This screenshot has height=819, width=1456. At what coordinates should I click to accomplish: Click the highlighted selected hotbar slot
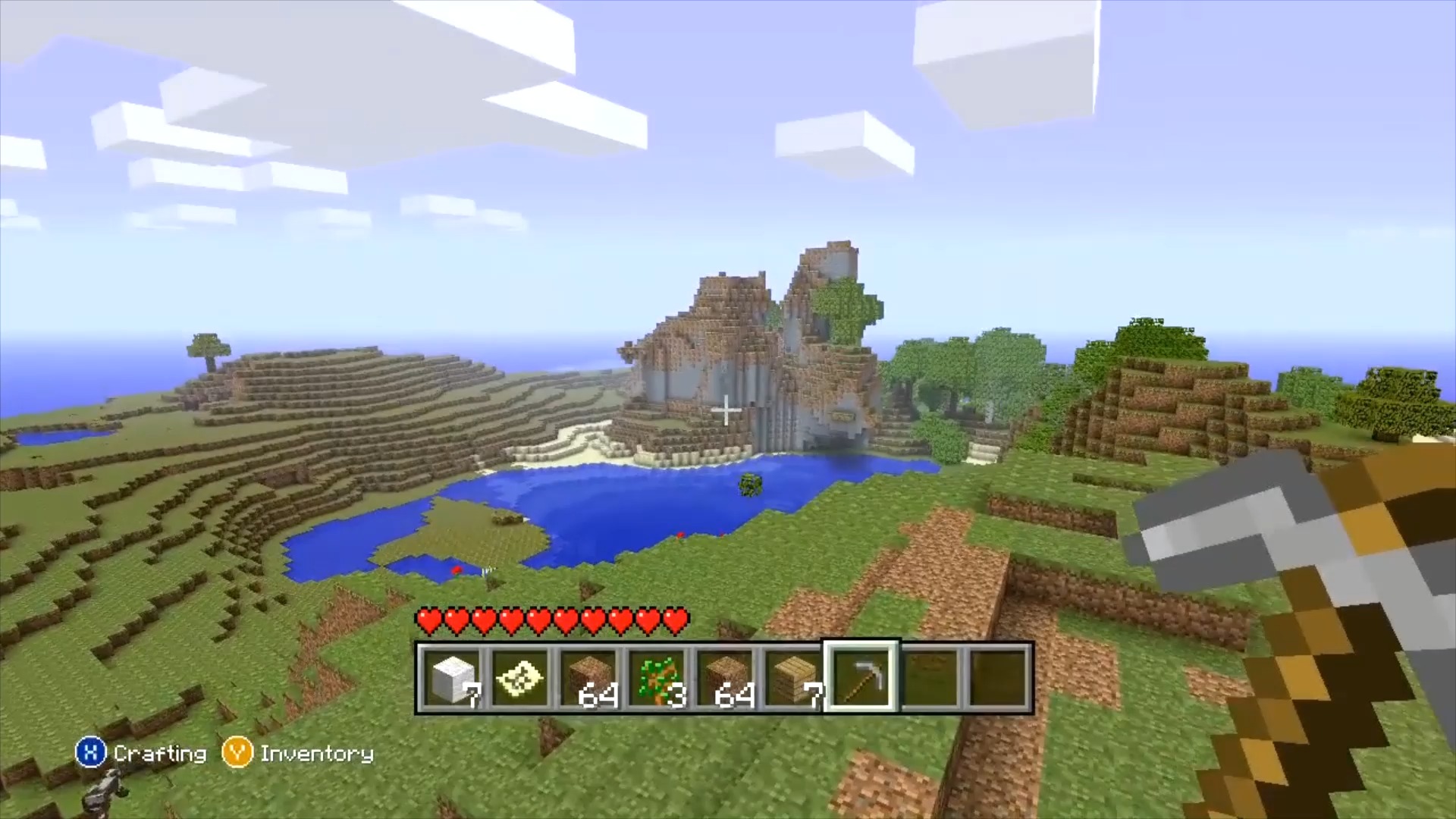click(x=863, y=677)
